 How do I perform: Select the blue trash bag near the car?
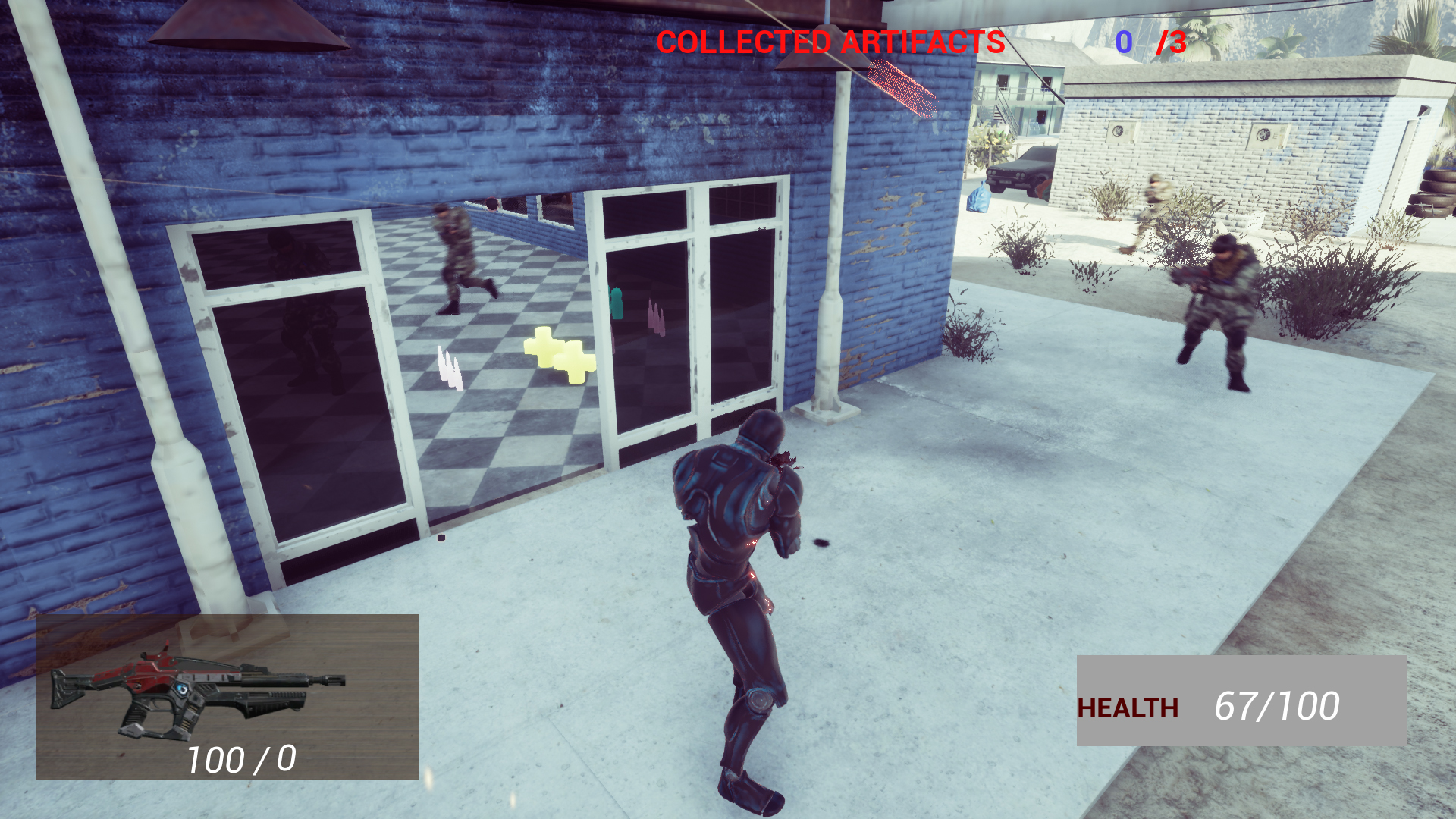[x=981, y=197]
